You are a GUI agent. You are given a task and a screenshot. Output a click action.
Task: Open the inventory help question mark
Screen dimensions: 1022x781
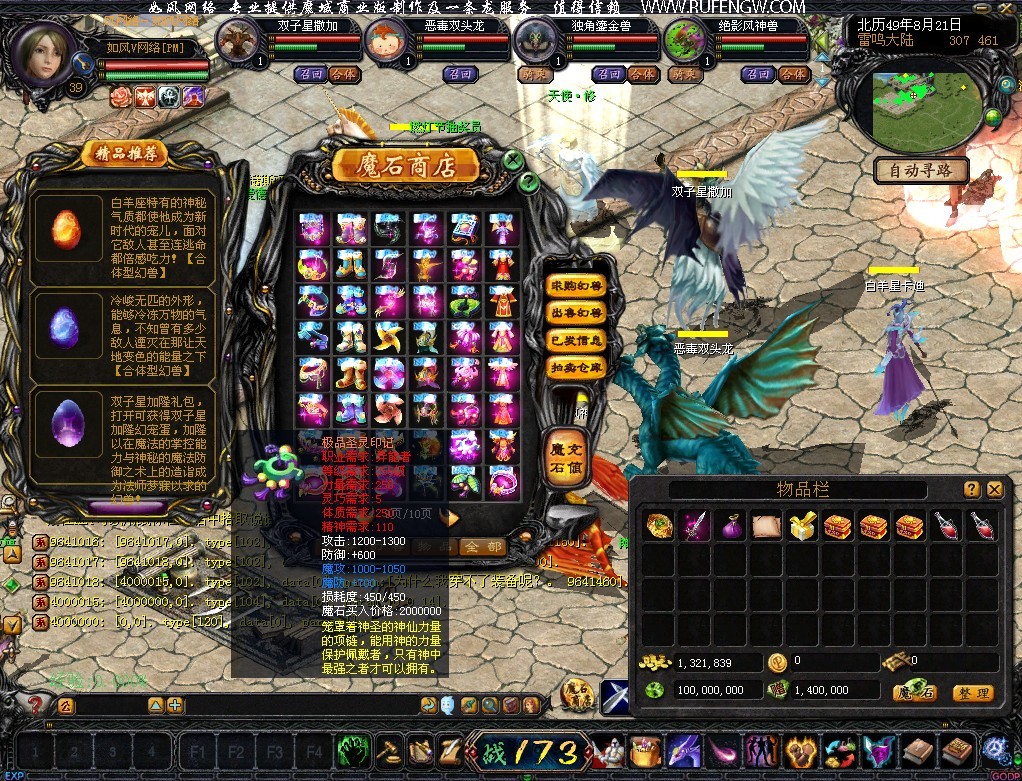(x=972, y=489)
